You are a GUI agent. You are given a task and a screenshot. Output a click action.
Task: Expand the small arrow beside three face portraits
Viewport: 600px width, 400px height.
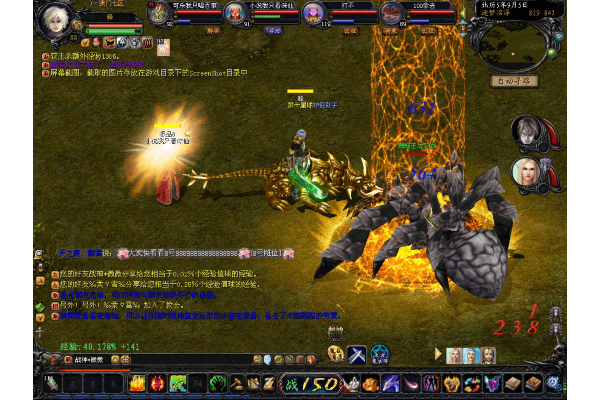click(438, 354)
